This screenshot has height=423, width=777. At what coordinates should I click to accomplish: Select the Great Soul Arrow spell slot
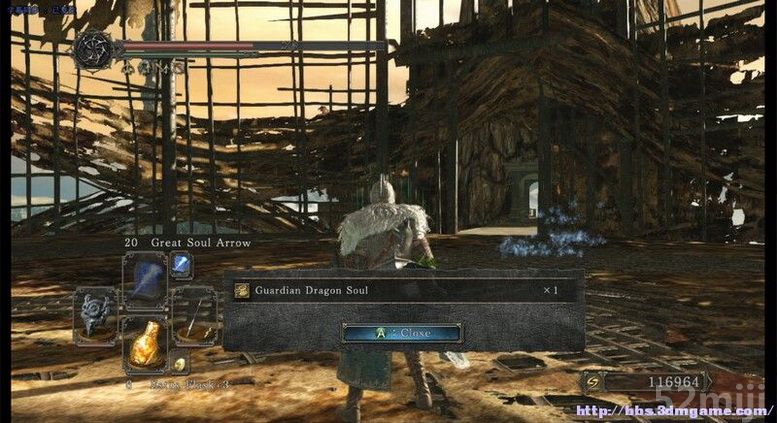coord(144,279)
